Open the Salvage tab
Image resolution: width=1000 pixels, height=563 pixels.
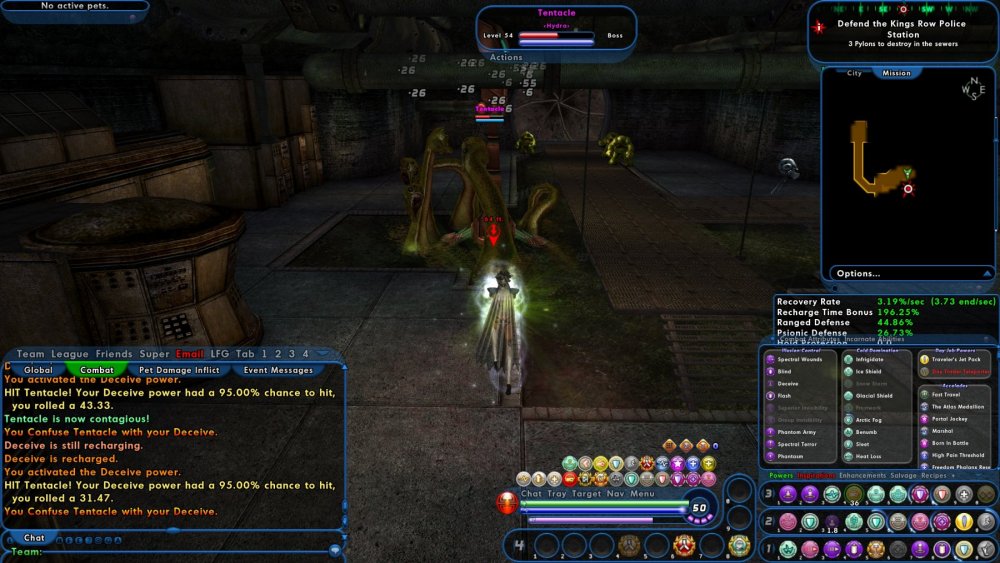(904, 476)
